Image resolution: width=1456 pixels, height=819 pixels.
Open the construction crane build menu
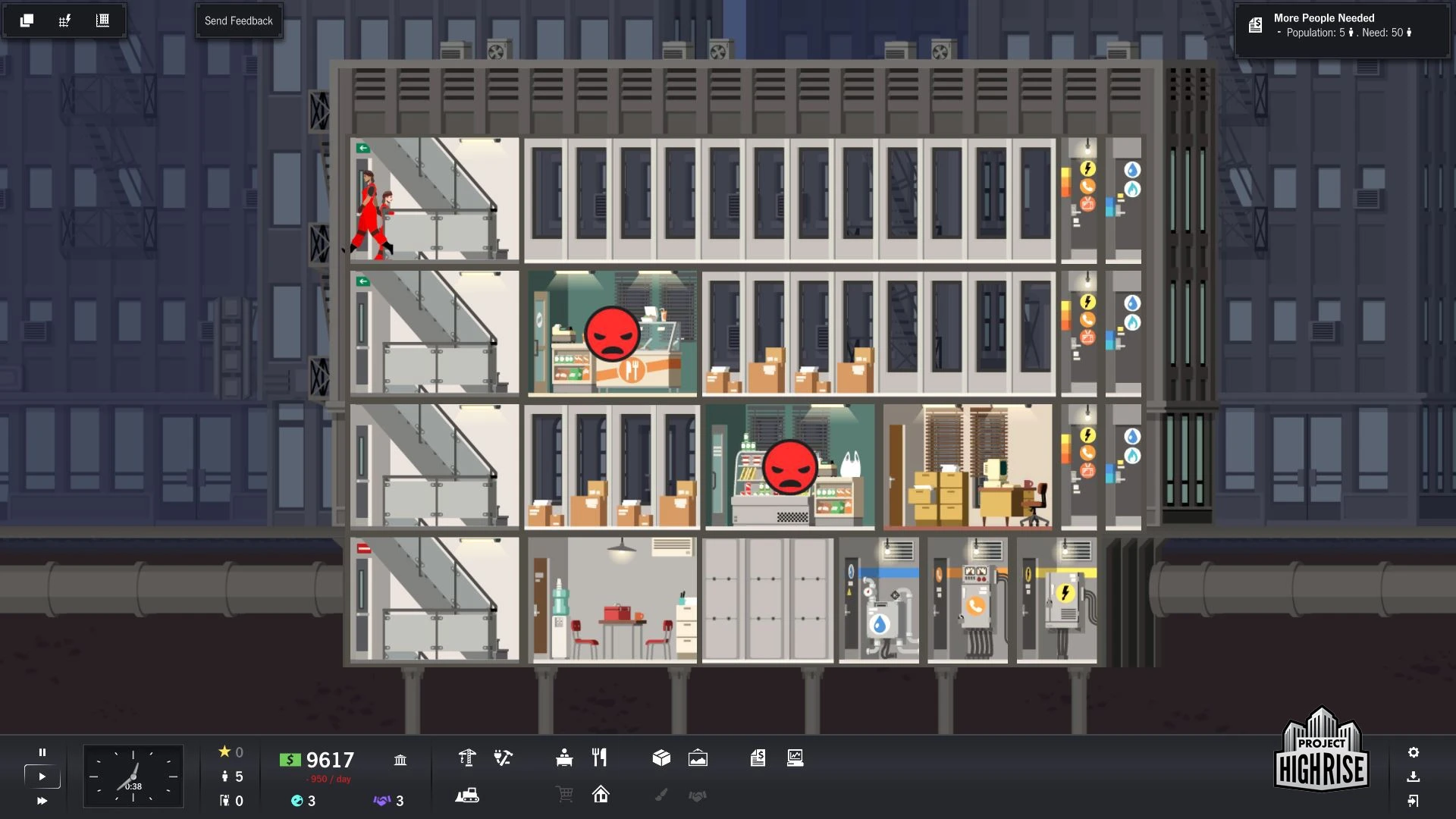(467, 758)
